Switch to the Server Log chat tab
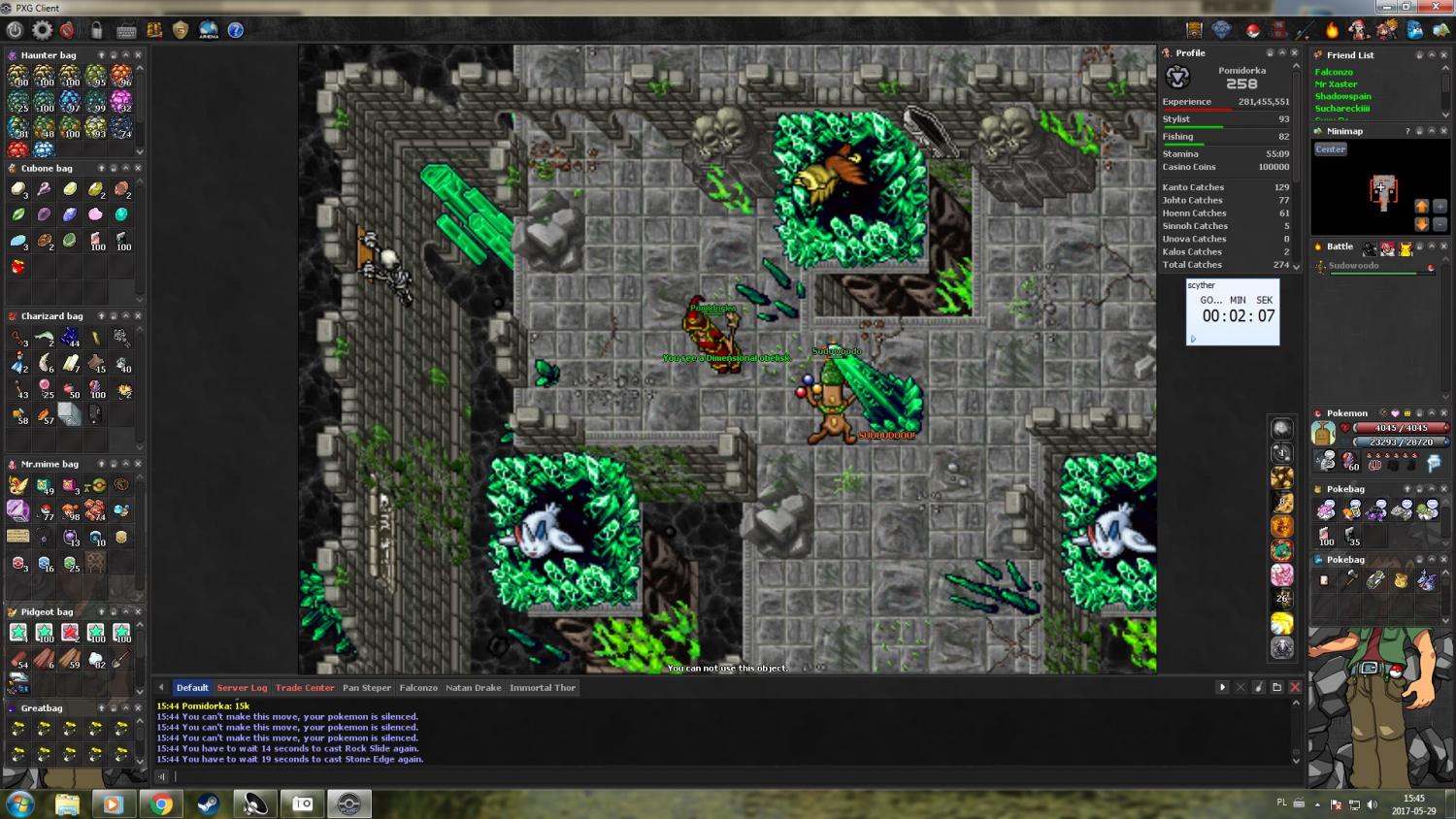1456x819 pixels. [242, 688]
